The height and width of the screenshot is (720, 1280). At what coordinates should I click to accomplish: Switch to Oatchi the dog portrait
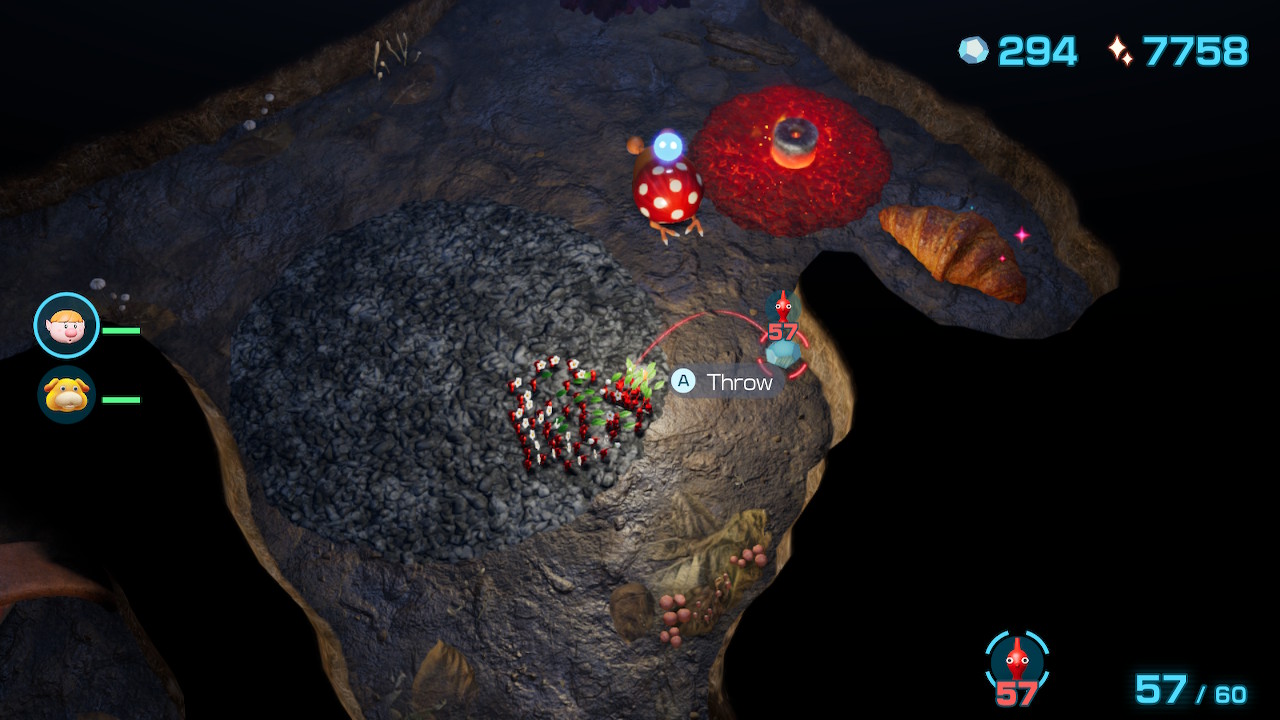click(x=67, y=394)
